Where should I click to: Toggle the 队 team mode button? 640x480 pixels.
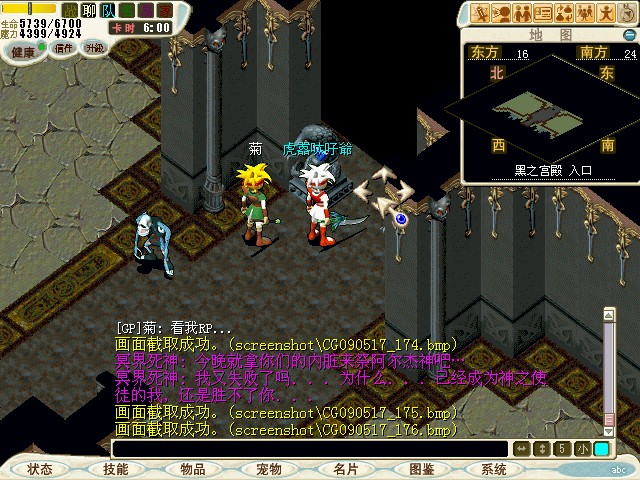pos(106,9)
